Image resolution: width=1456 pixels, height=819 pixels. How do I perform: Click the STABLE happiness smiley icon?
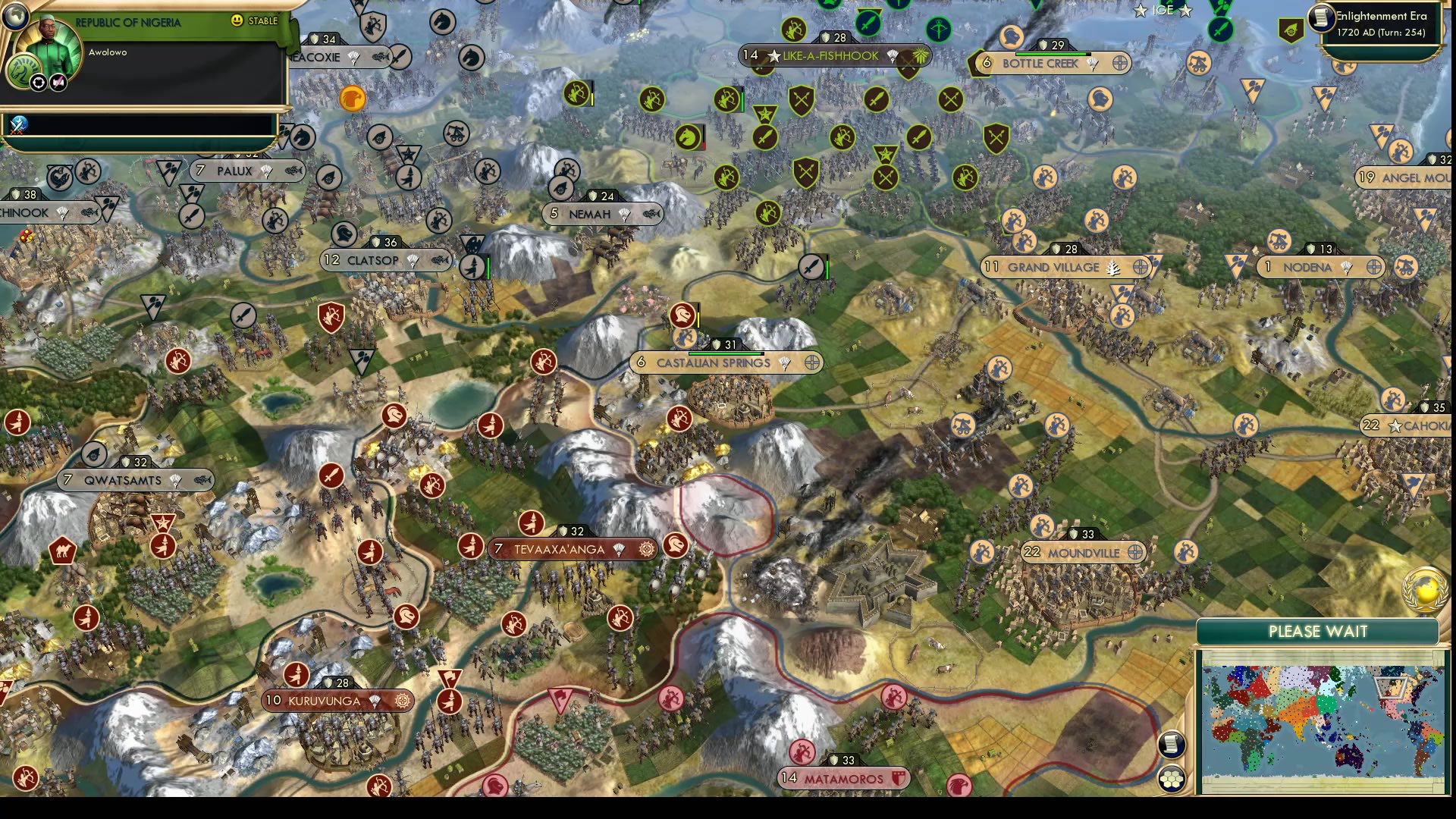(x=237, y=20)
